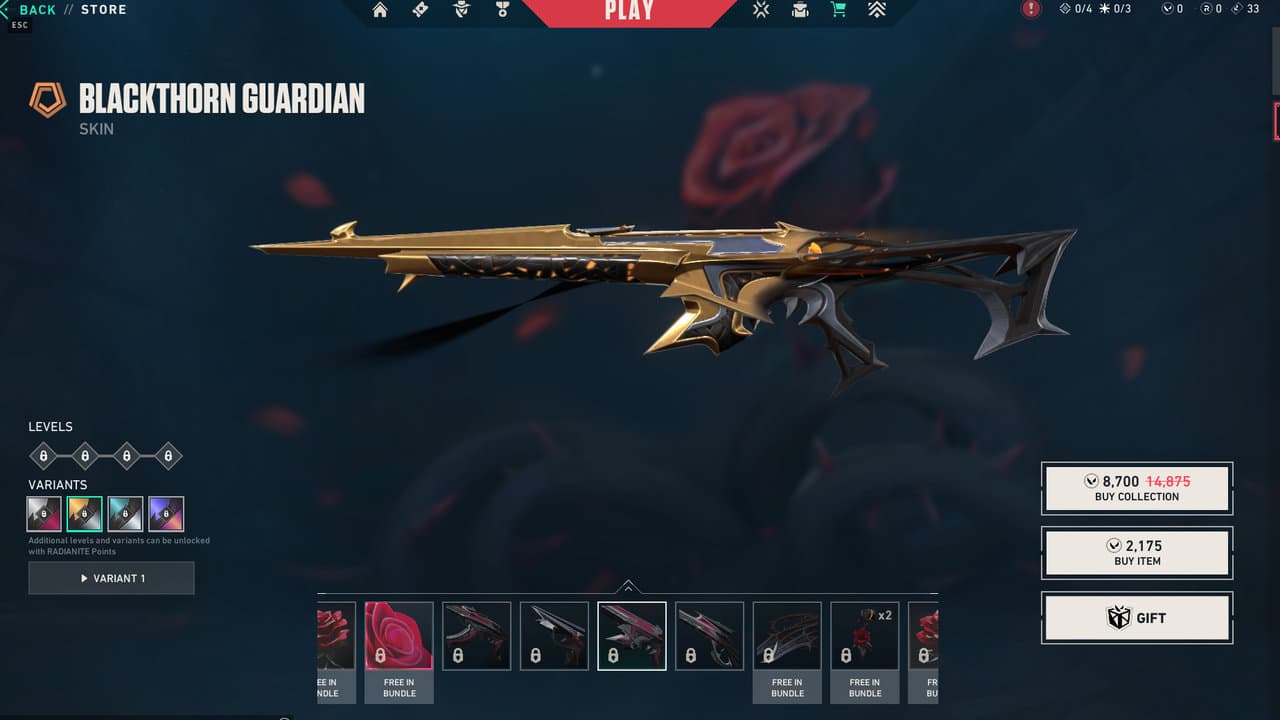The height and width of the screenshot is (720, 1280).
Task: Select the purple Variant 4 swatch
Action: pyautogui.click(x=166, y=513)
